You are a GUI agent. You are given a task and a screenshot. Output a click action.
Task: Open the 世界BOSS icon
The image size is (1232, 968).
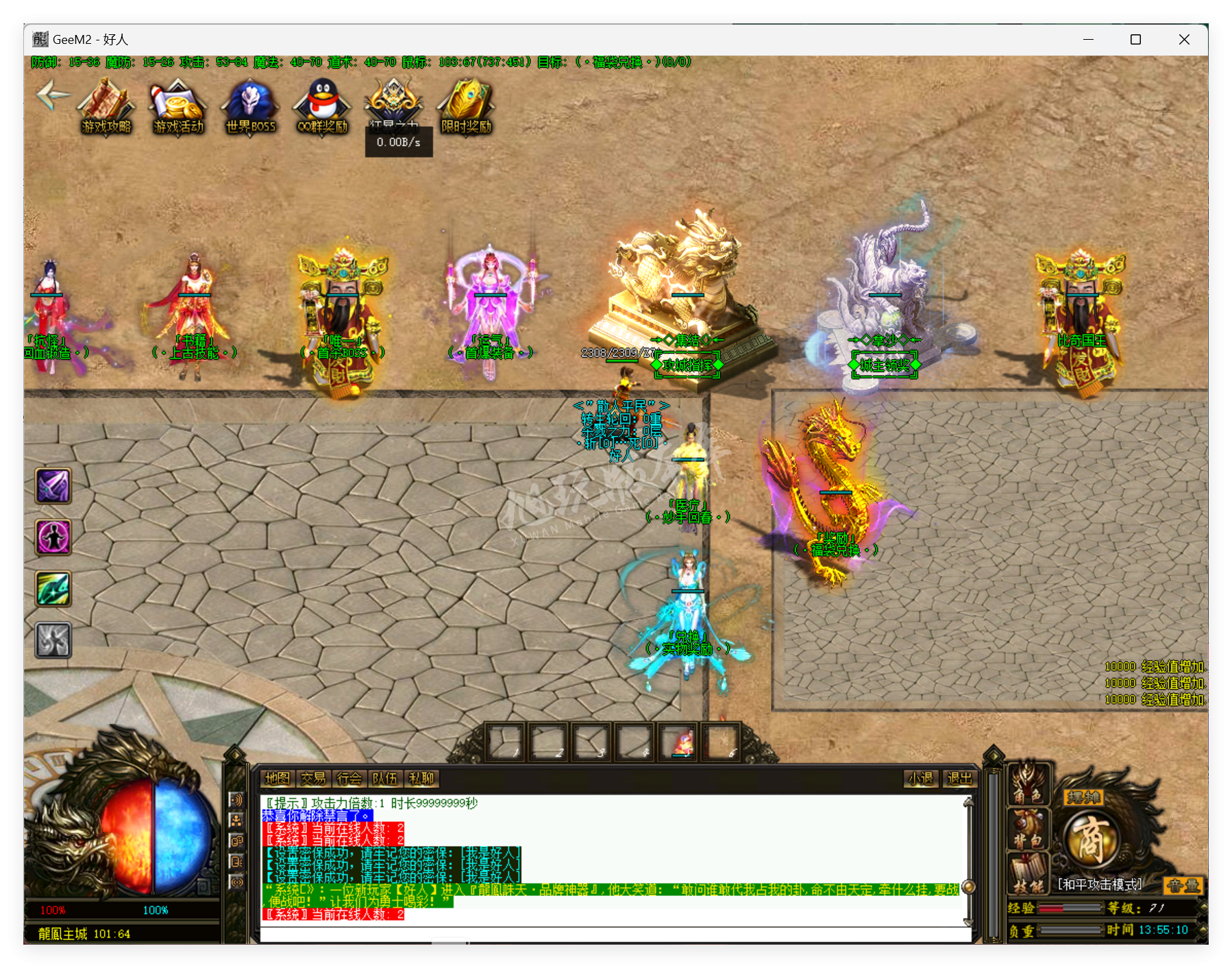250,105
